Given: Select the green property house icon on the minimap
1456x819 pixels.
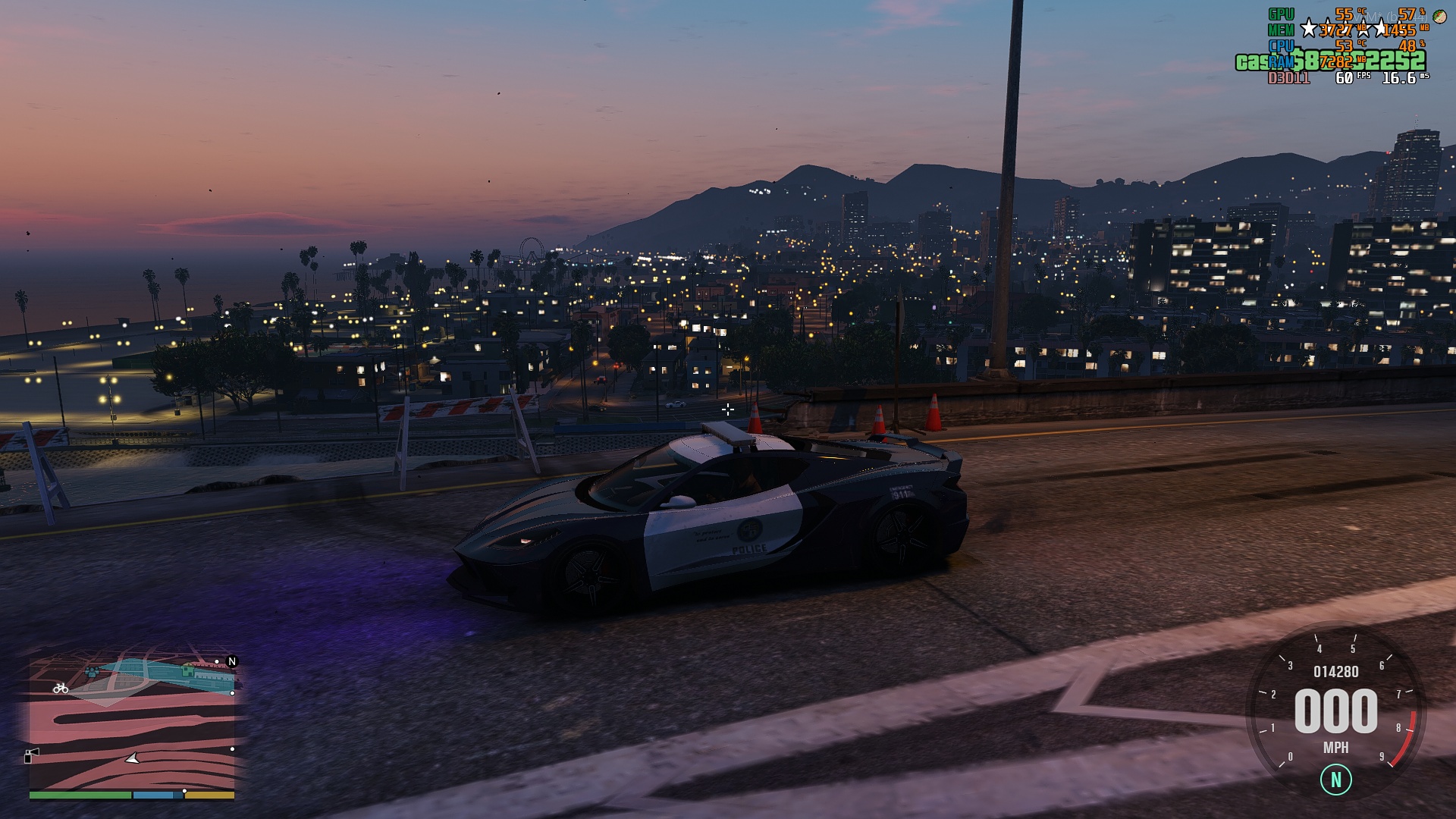Looking at the screenshot, I should (x=187, y=670).
